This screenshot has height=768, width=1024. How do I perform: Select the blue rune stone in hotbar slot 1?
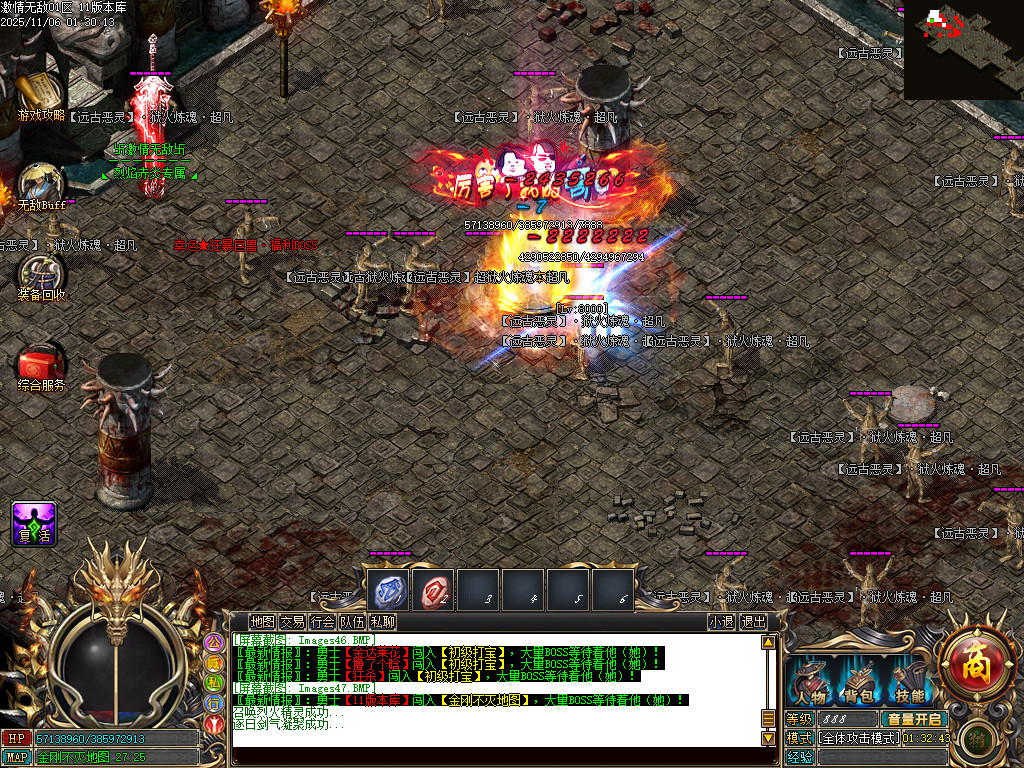point(387,591)
